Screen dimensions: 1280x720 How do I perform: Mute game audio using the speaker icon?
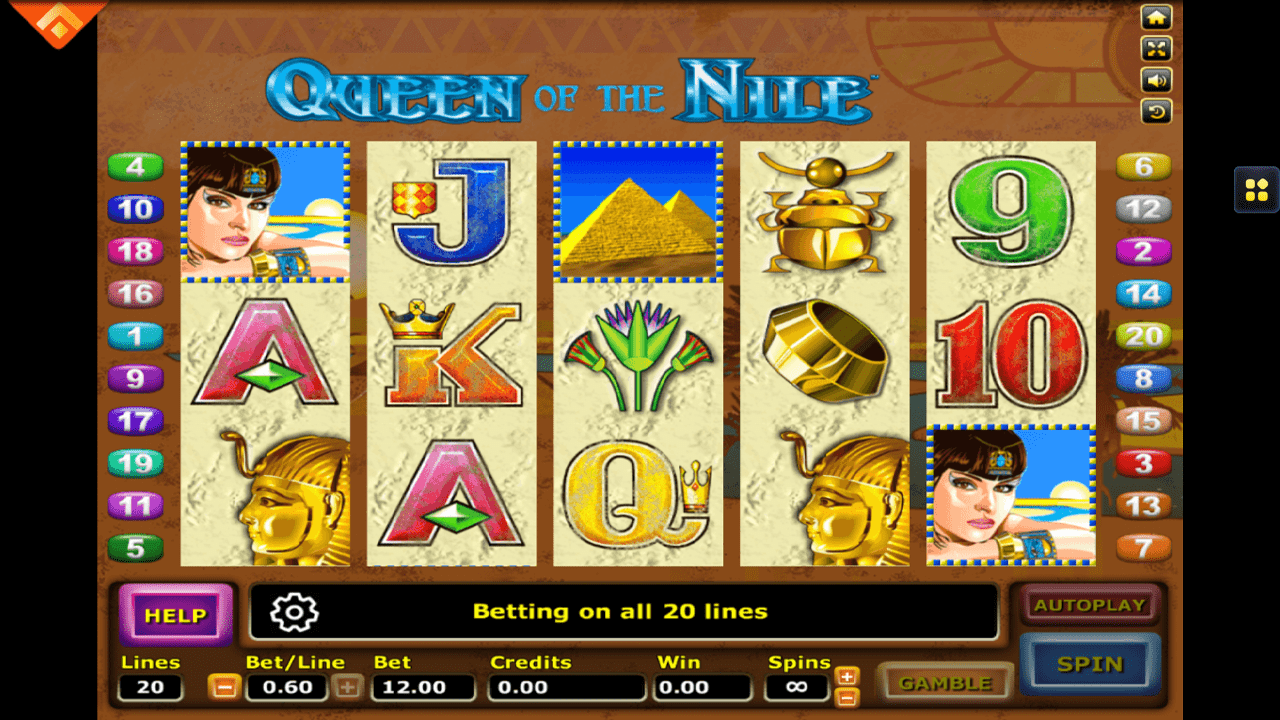[1157, 81]
